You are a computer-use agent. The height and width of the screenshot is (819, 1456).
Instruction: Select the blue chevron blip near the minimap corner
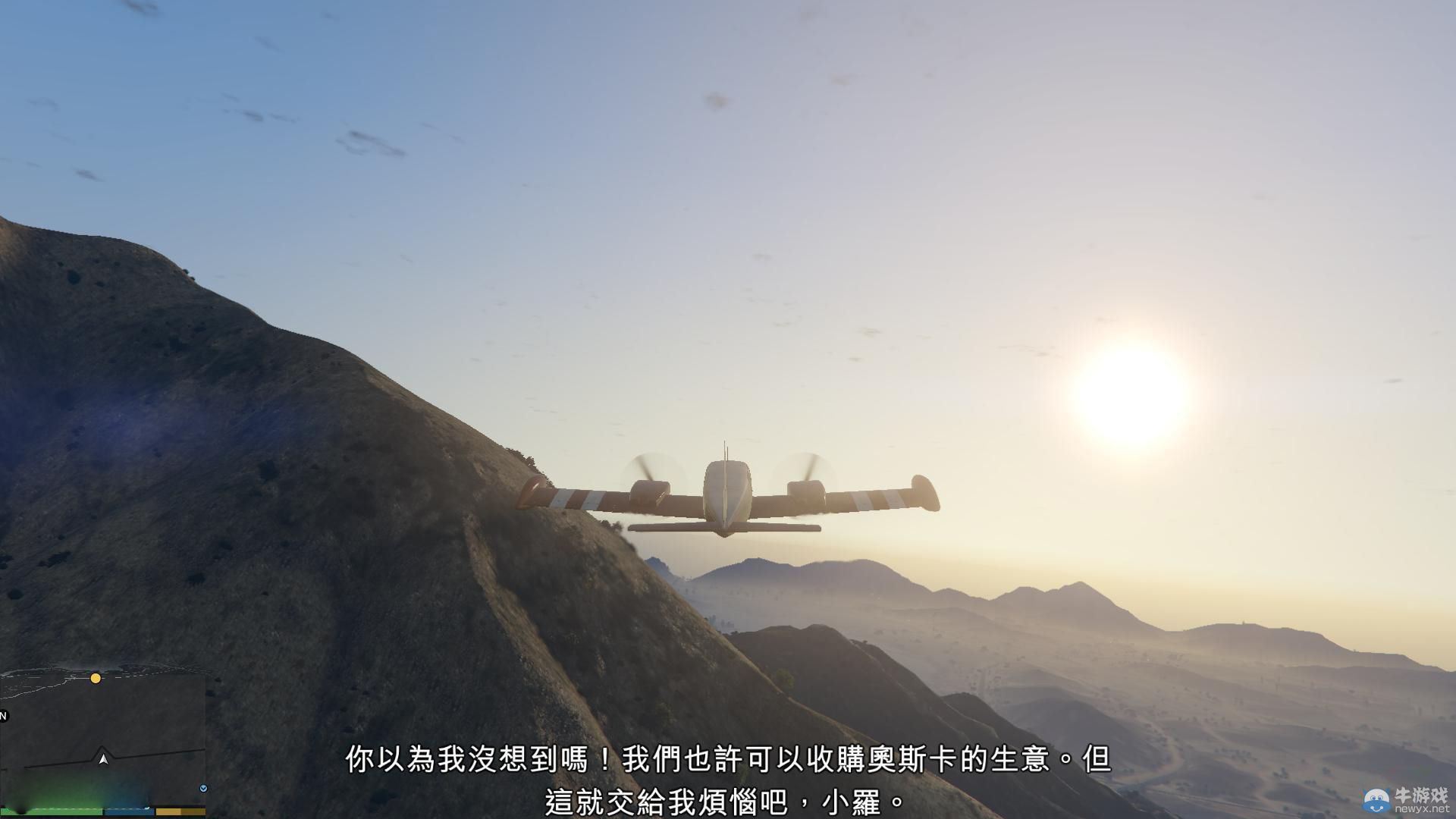(203, 788)
